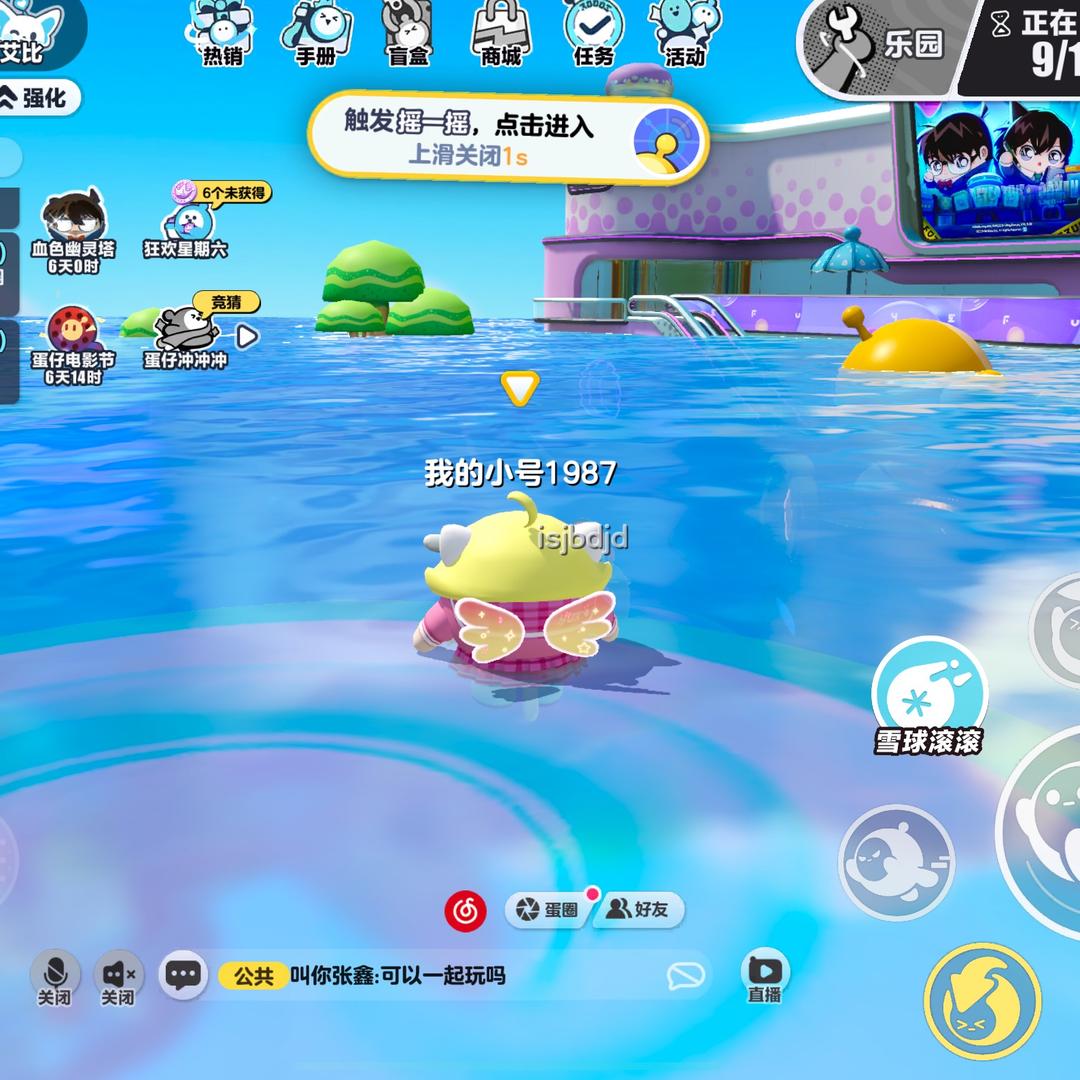Open the 活动 events menu
Screen dimensions: 1080x1080
685,34
